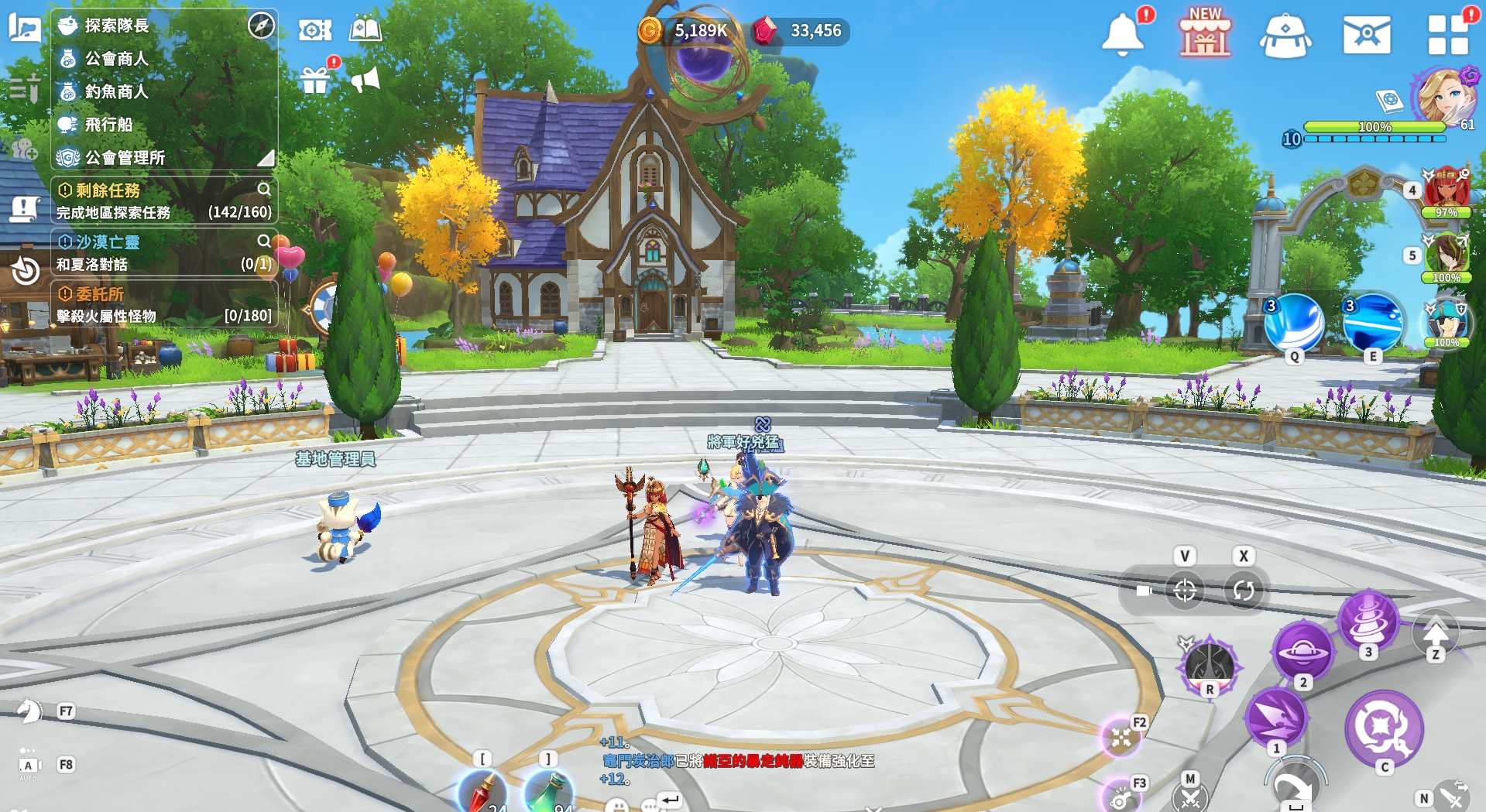Activate the purple tornado skill
Image resolution: width=1486 pixels, height=812 pixels.
(x=1368, y=620)
